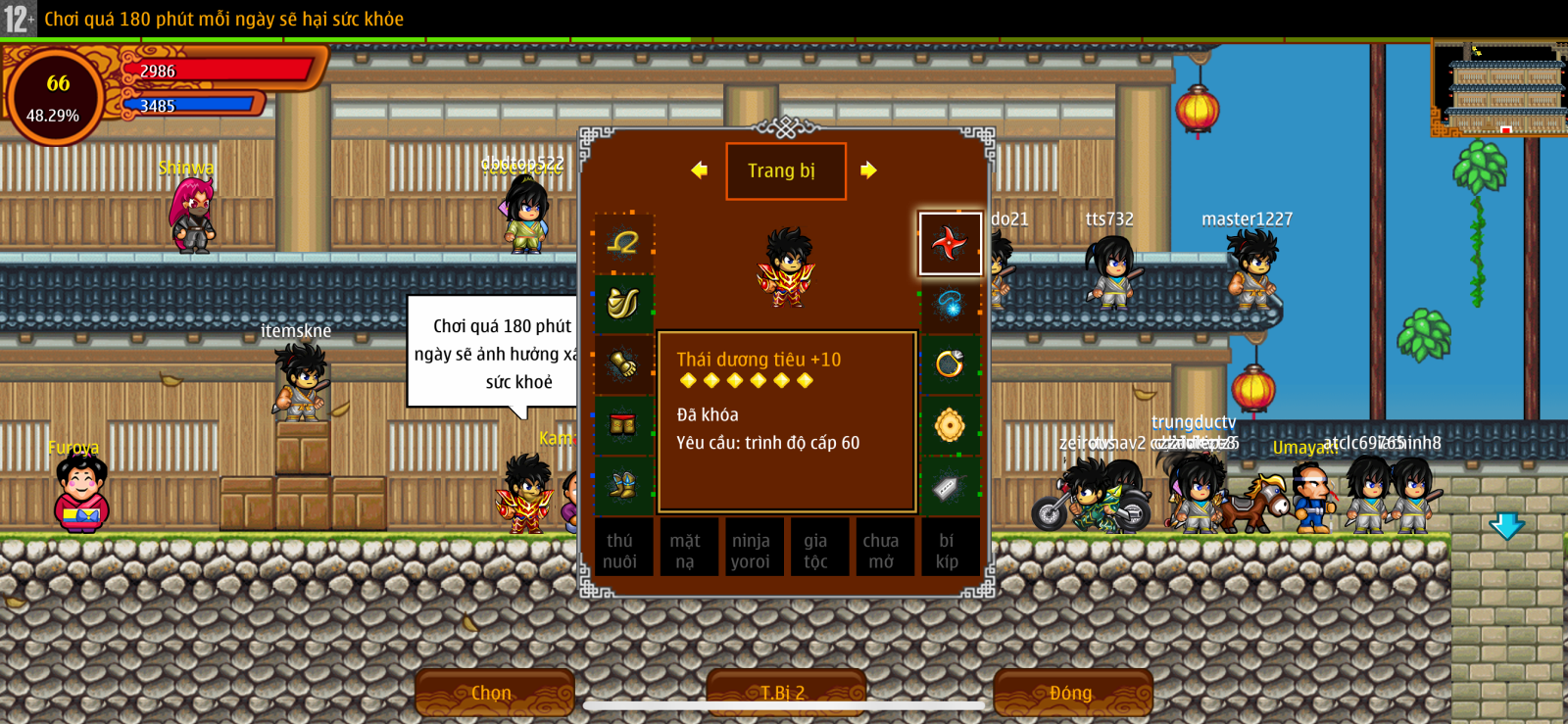The image size is (1568, 724).
Task: Pick the silver tag charm slot
Action: point(949,486)
